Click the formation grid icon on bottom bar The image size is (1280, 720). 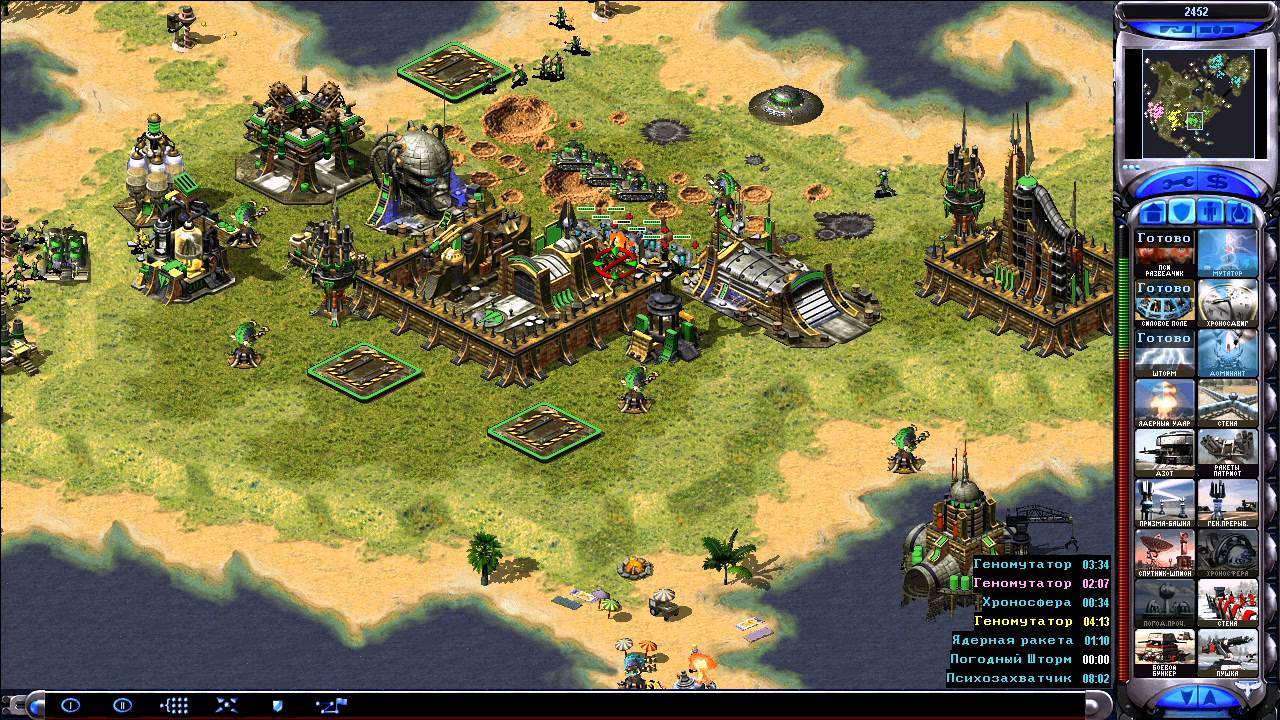[x=172, y=704]
